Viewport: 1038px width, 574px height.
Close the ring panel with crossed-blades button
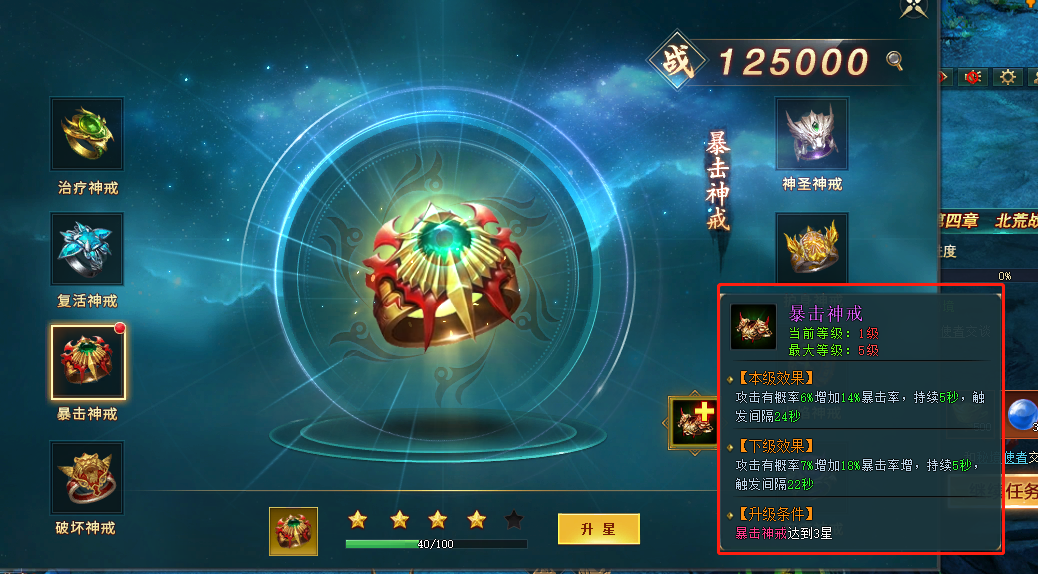[913, 8]
